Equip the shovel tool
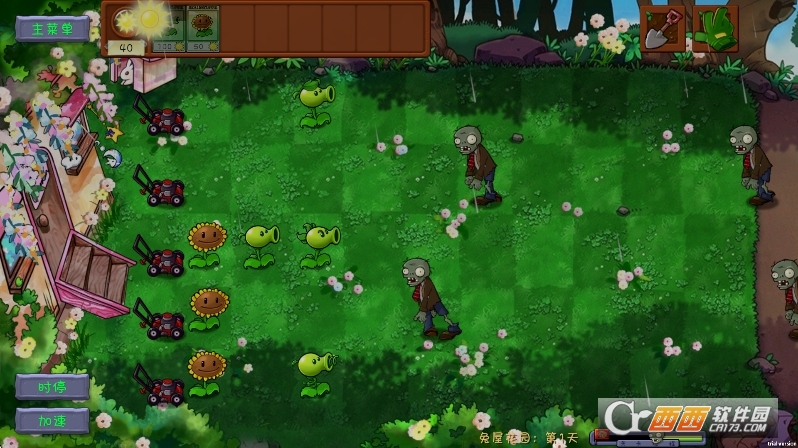 click(663, 27)
